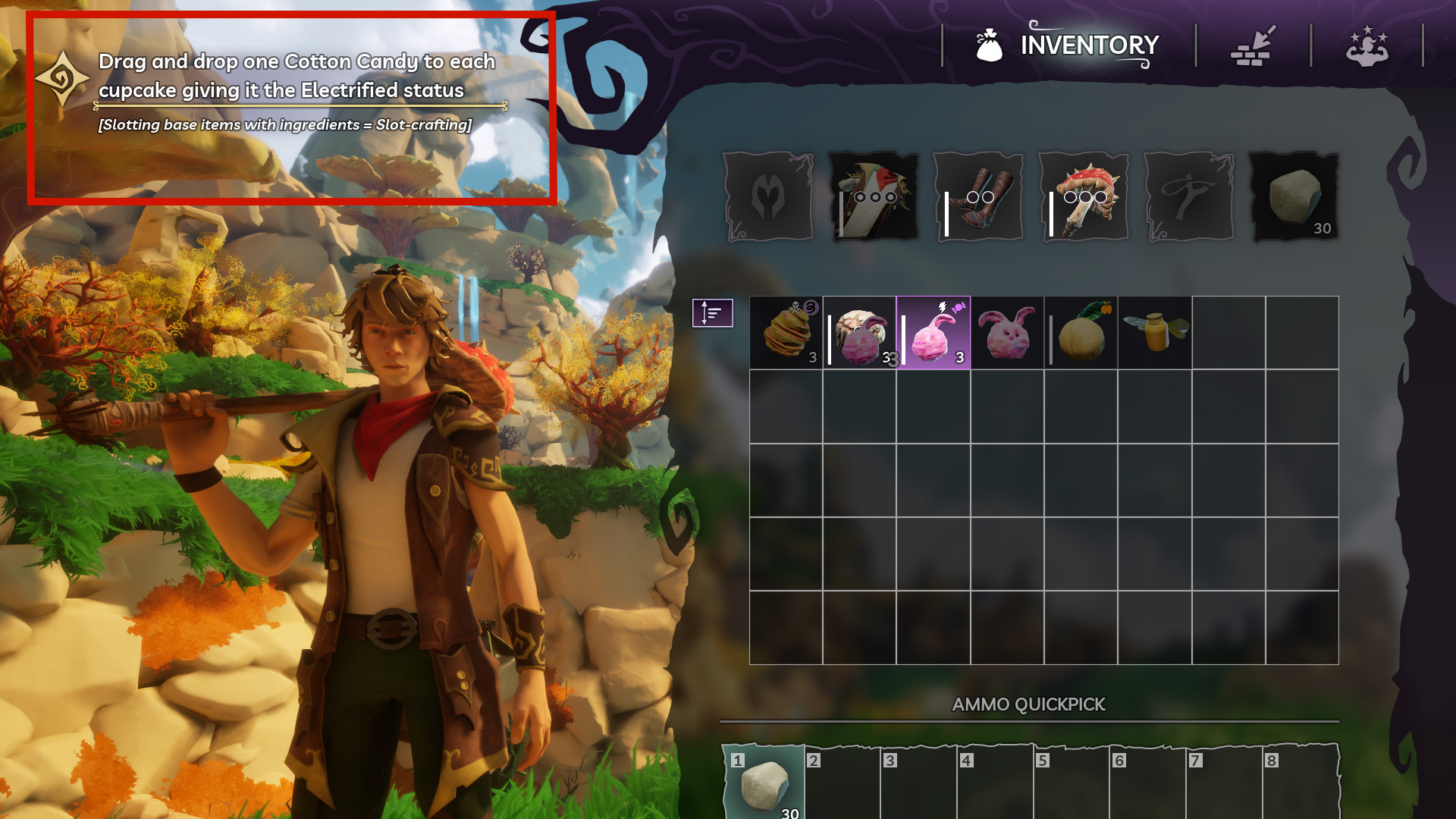Sort the inventory with the sort button
Image resolution: width=1456 pixels, height=819 pixels.
click(x=712, y=312)
